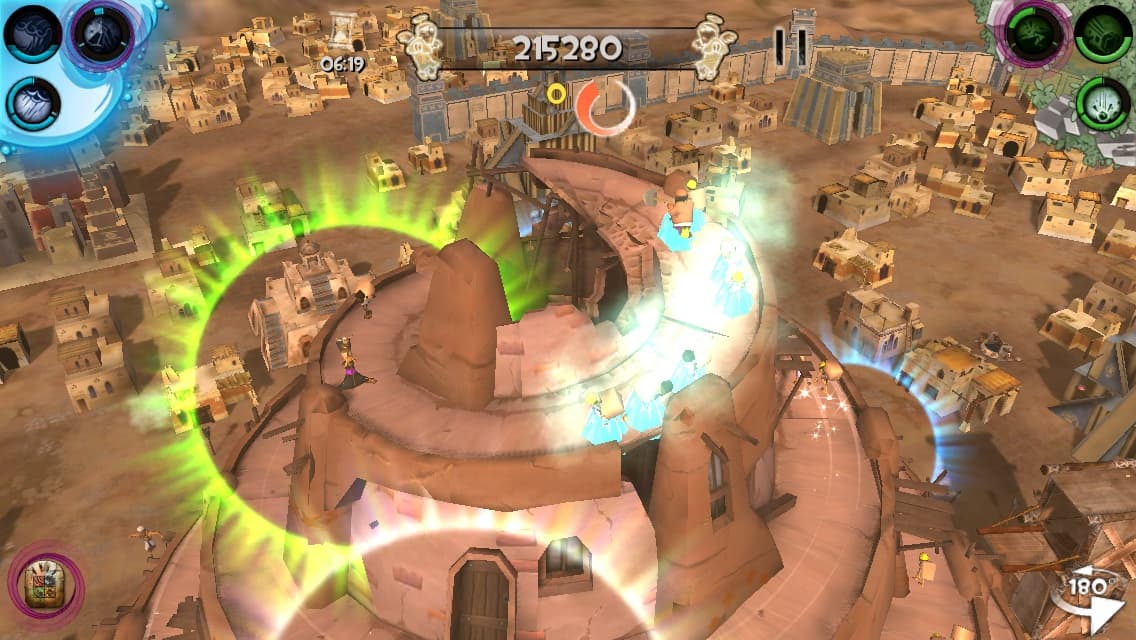Select the purple-ringed green earth power

pos(1034,33)
